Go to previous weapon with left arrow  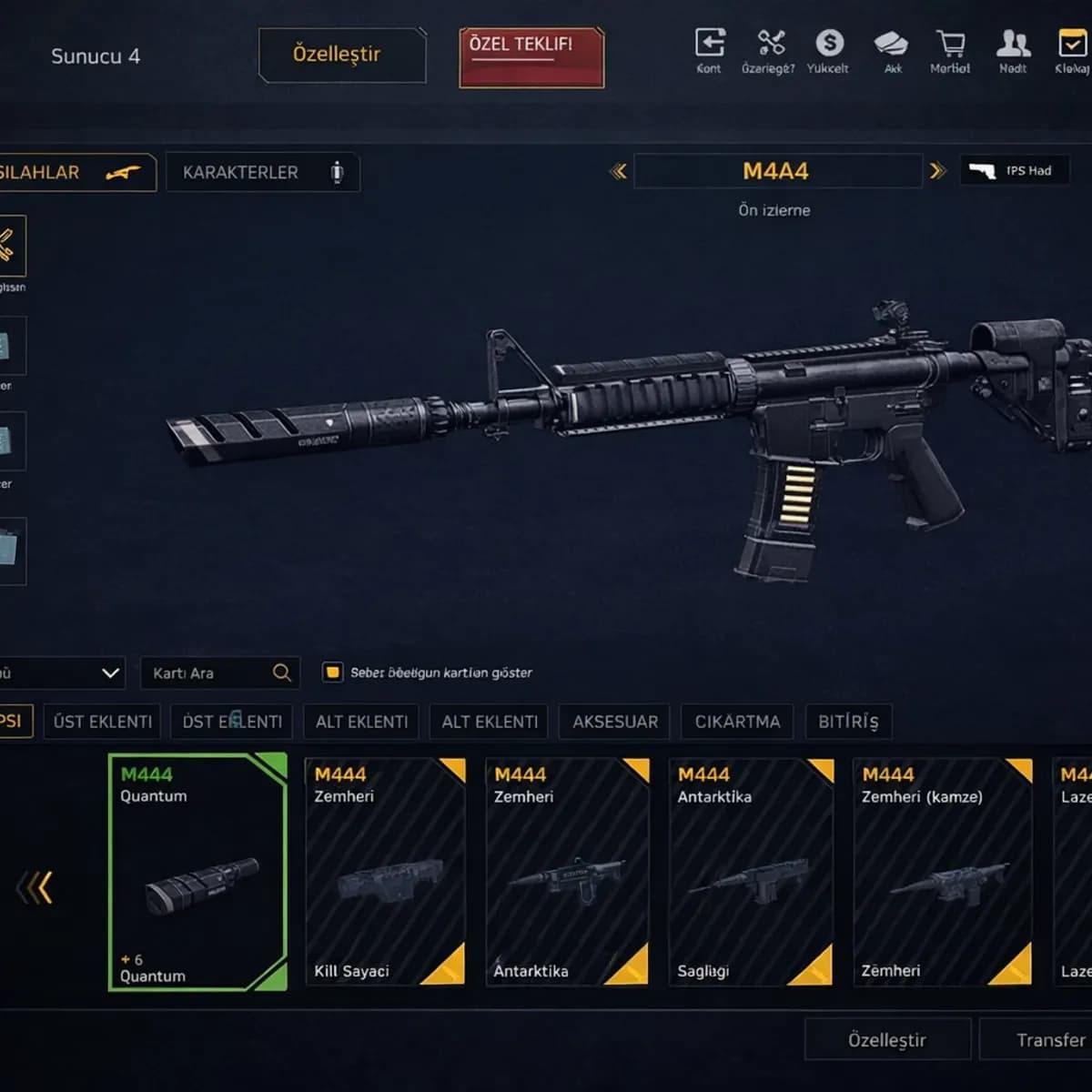(618, 170)
